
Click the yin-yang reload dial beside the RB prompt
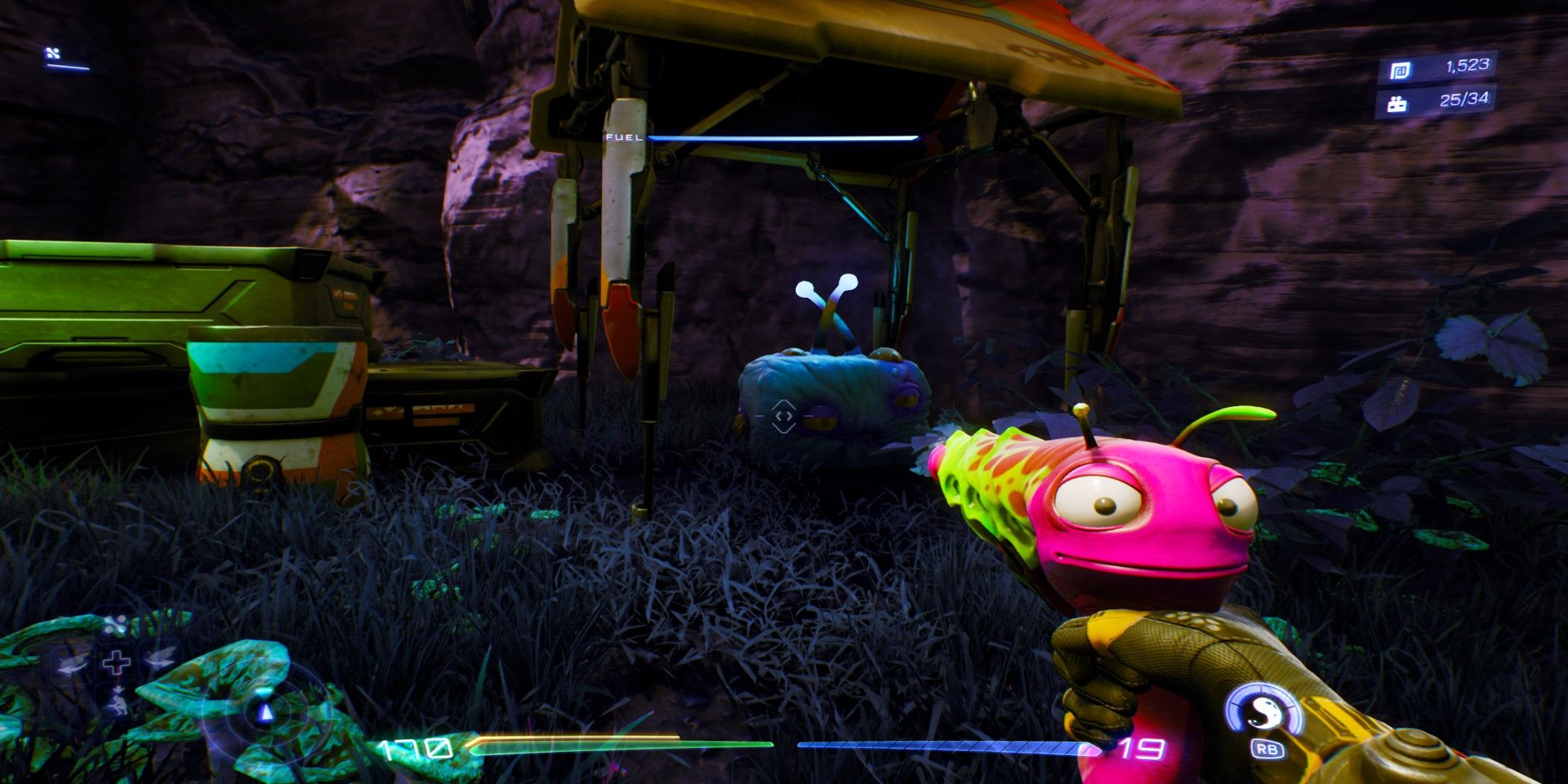tap(1265, 712)
